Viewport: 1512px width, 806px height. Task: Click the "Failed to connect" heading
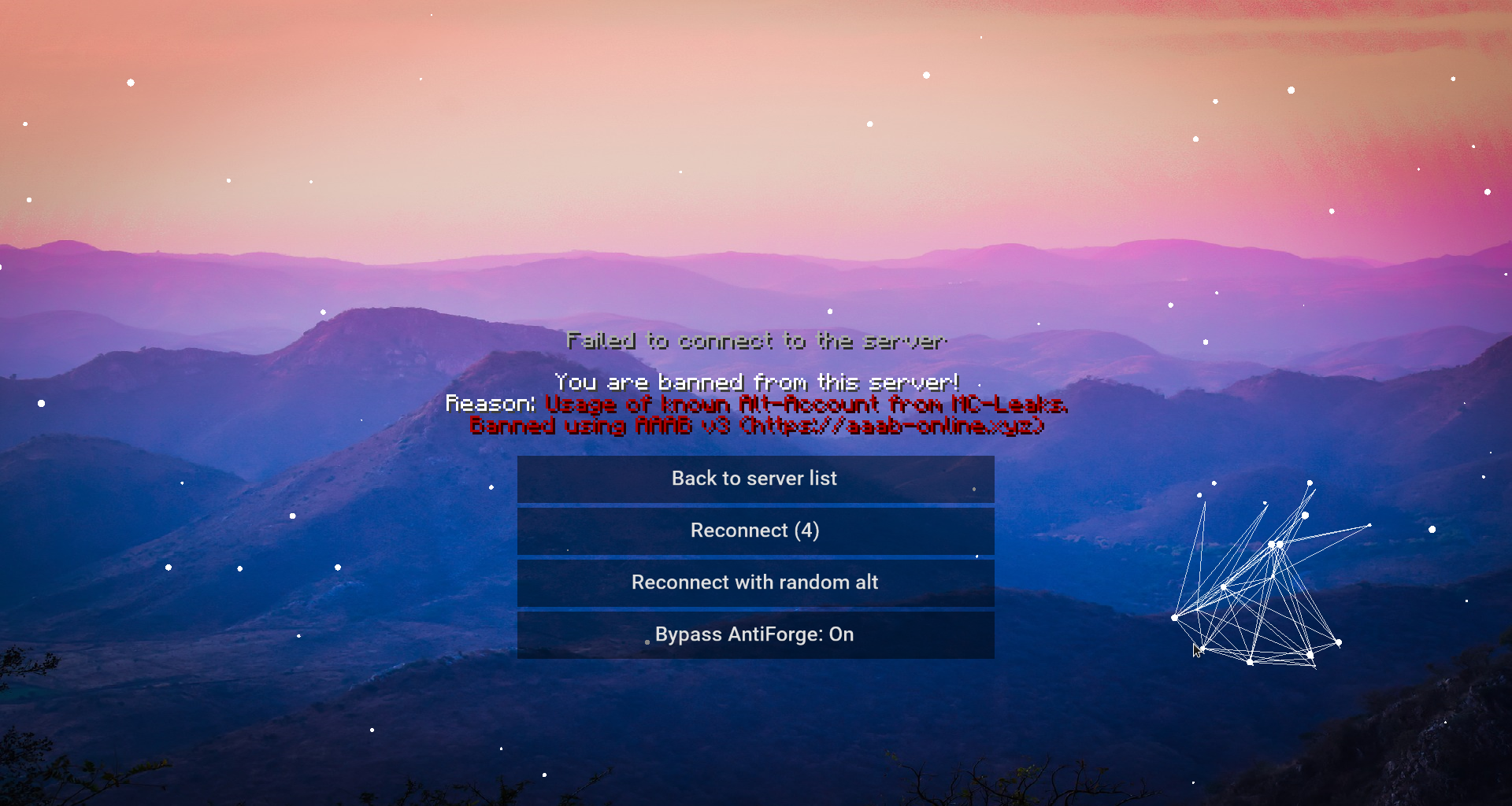click(x=756, y=340)
